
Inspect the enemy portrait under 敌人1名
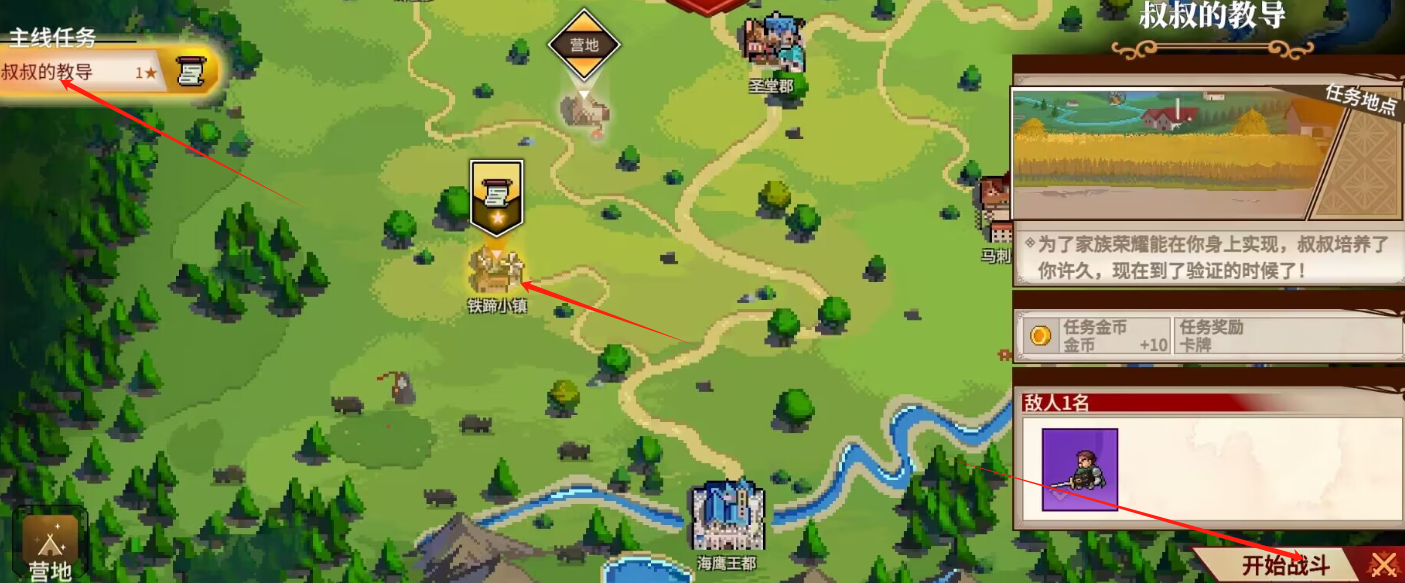click(x=1080, y=469)
